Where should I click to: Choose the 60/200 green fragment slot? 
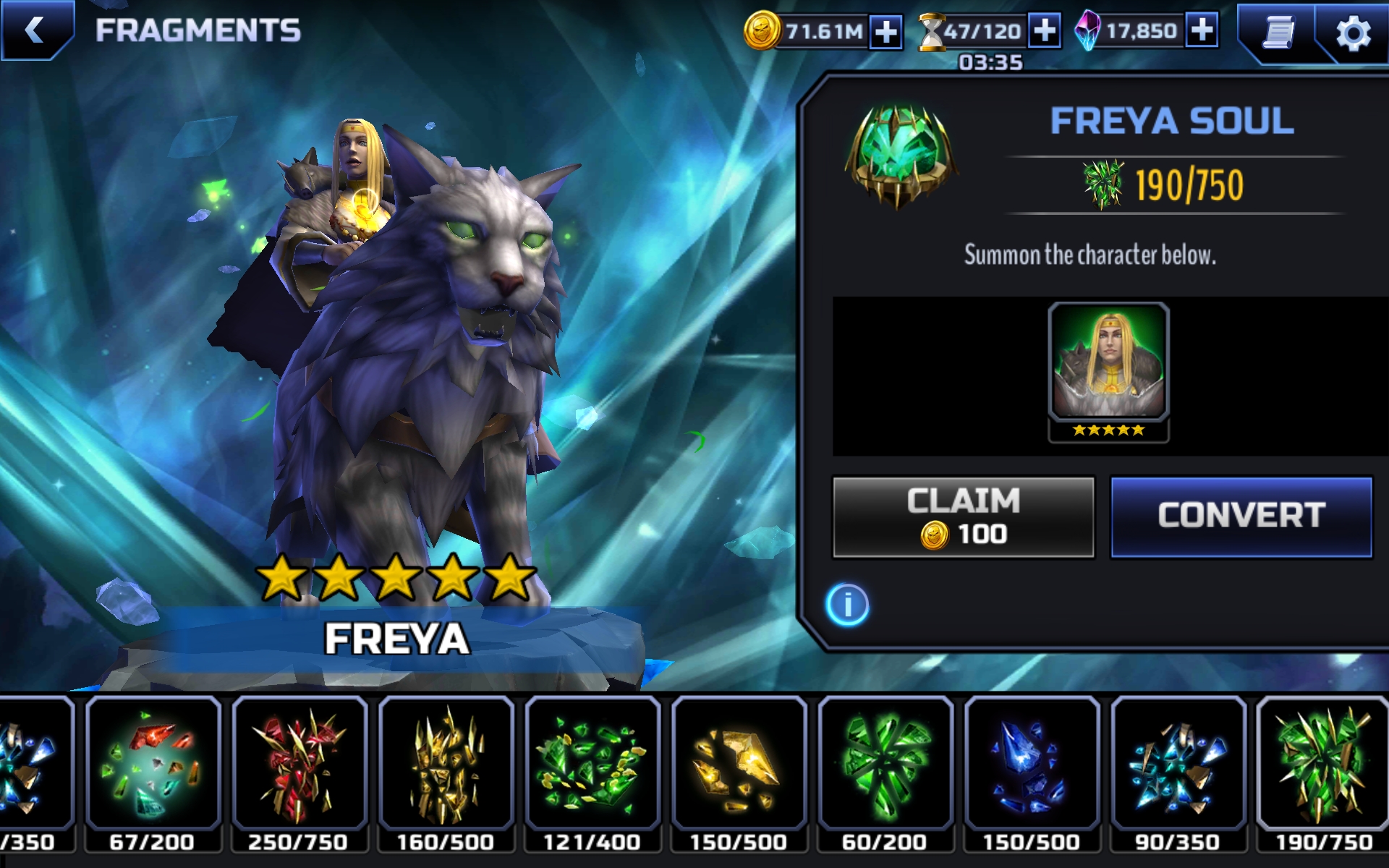coord(885,773)
